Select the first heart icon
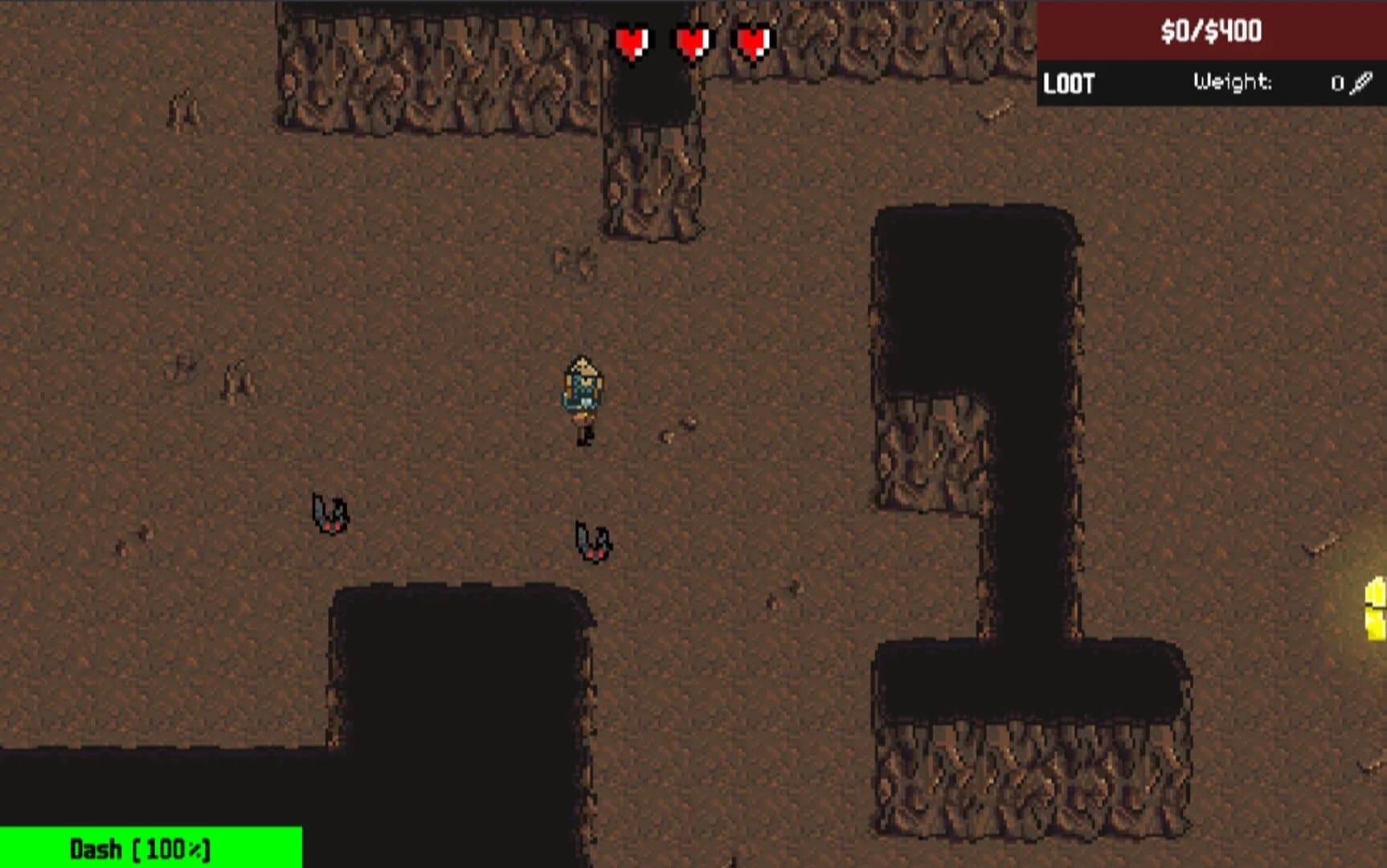 click(x=633, y=41)
